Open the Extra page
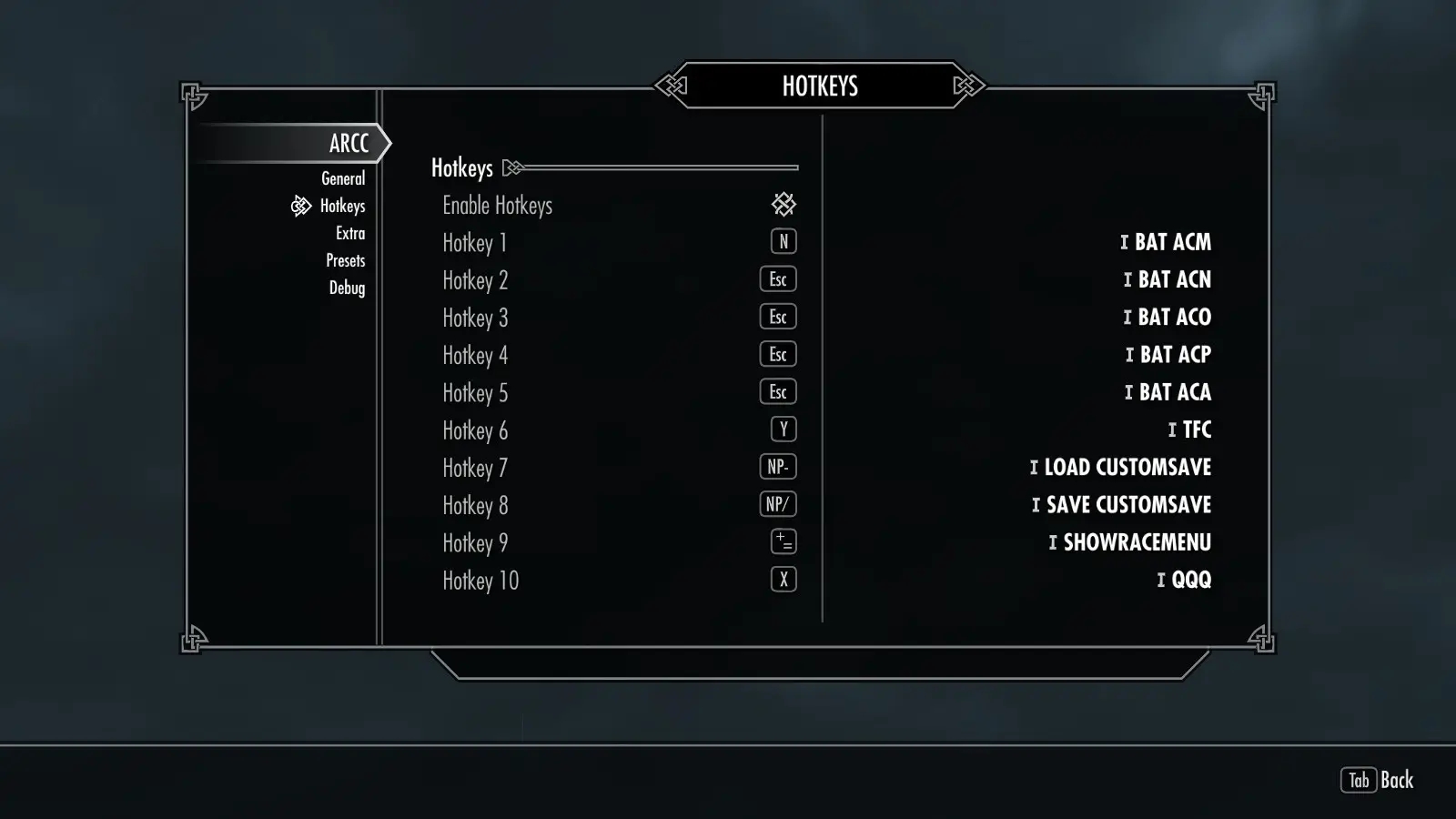Image resolution: width=1456 pixels, height=819 pixels. pyautogui.click(x=350, y=233)
